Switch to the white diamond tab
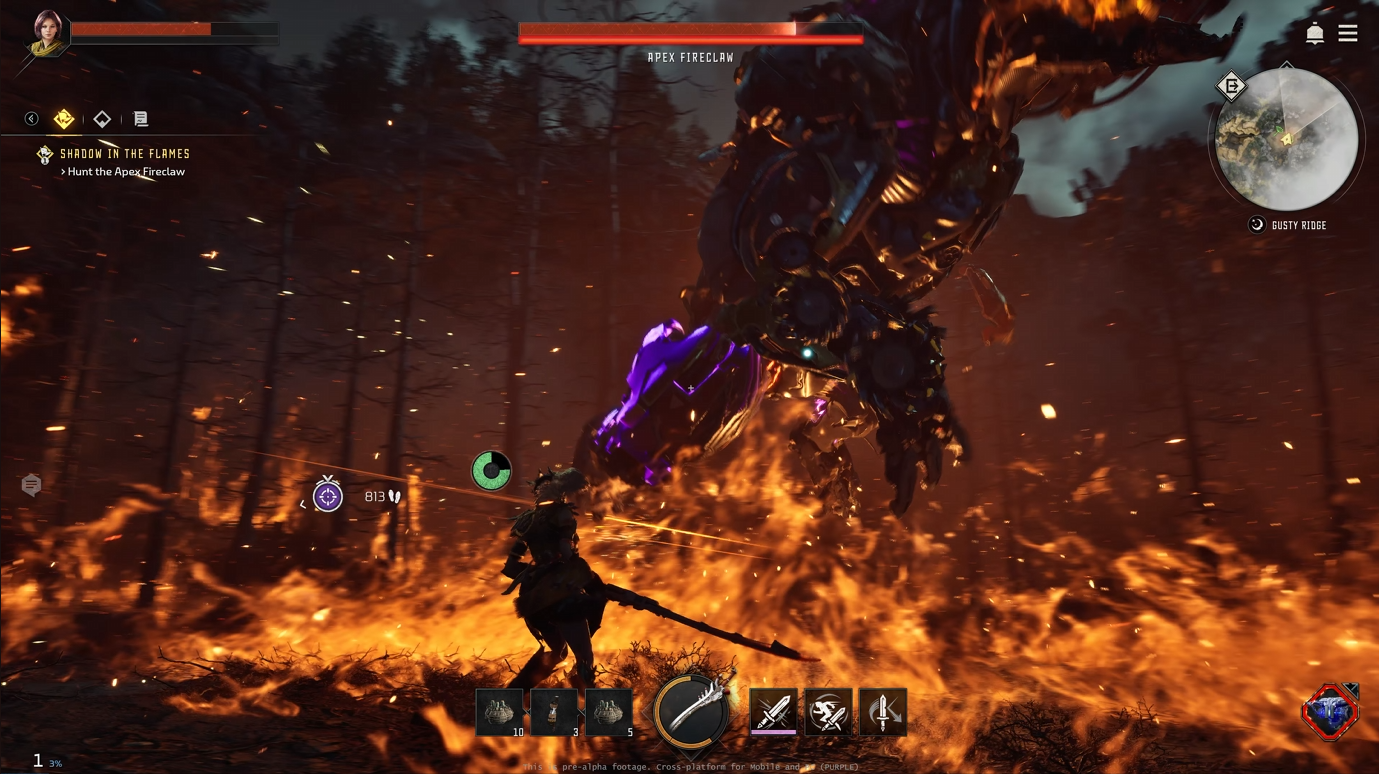 [102, 119]
